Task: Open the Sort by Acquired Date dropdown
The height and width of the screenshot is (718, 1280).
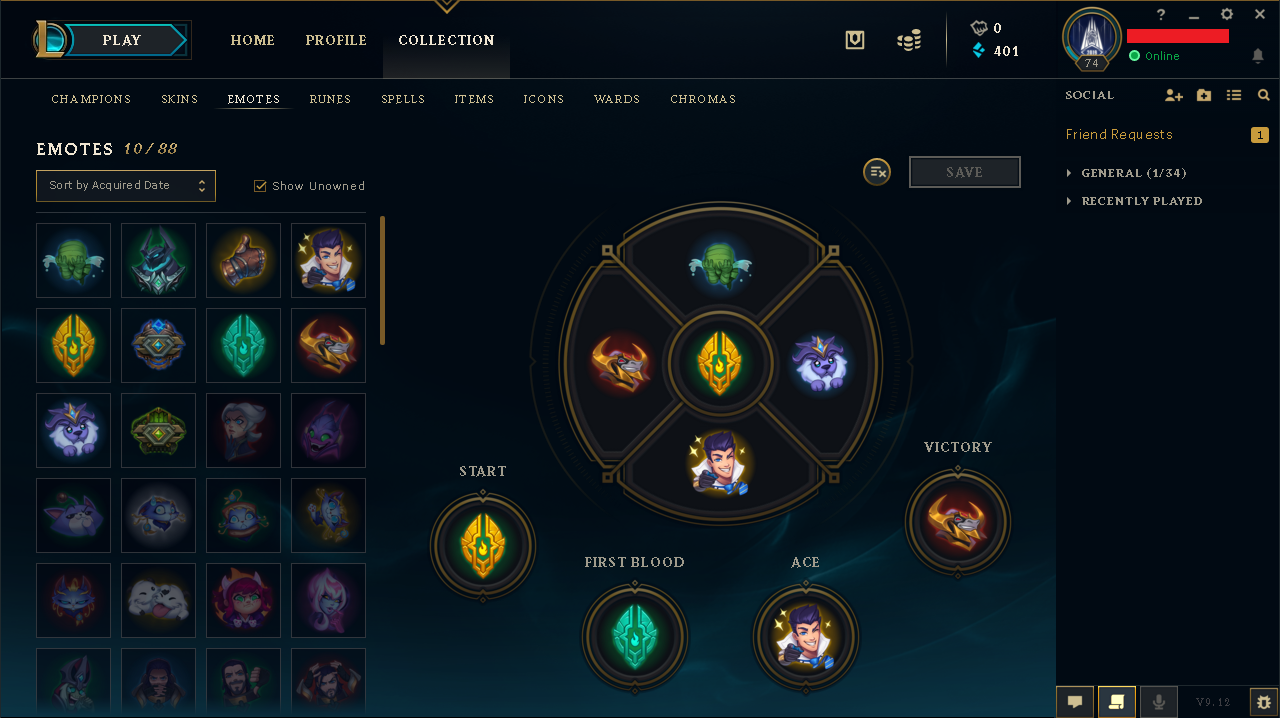Action: pyautogui.click(x=126, y=185)
